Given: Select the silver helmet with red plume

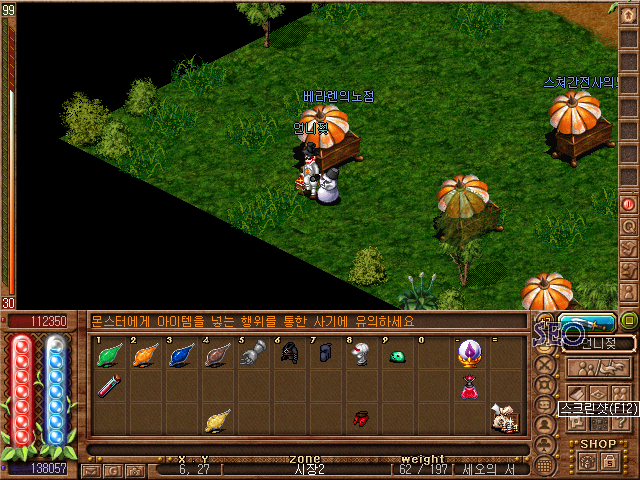Looking at the screenshot, I should point(361,354).
